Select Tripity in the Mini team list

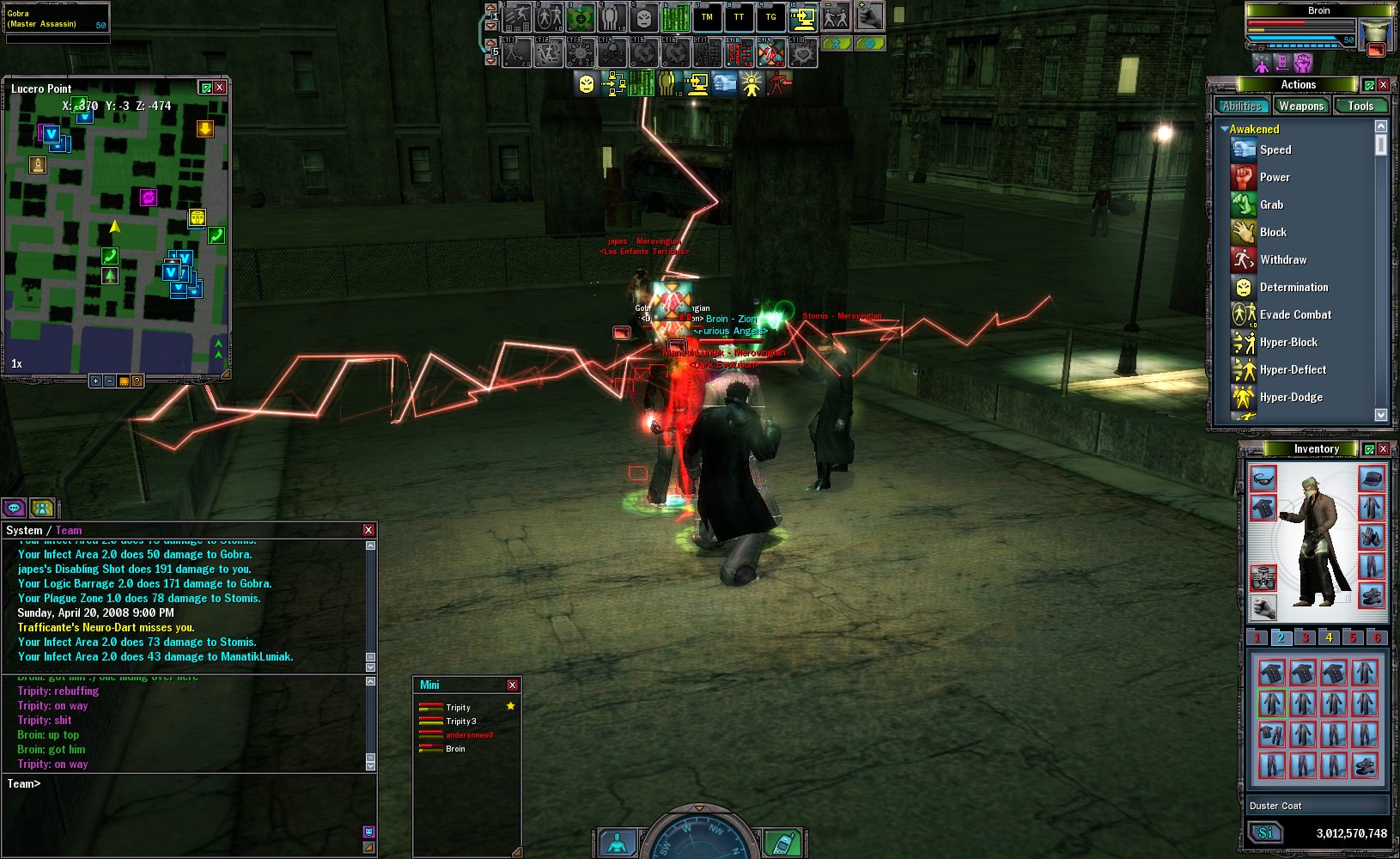[x=458, y=708]
